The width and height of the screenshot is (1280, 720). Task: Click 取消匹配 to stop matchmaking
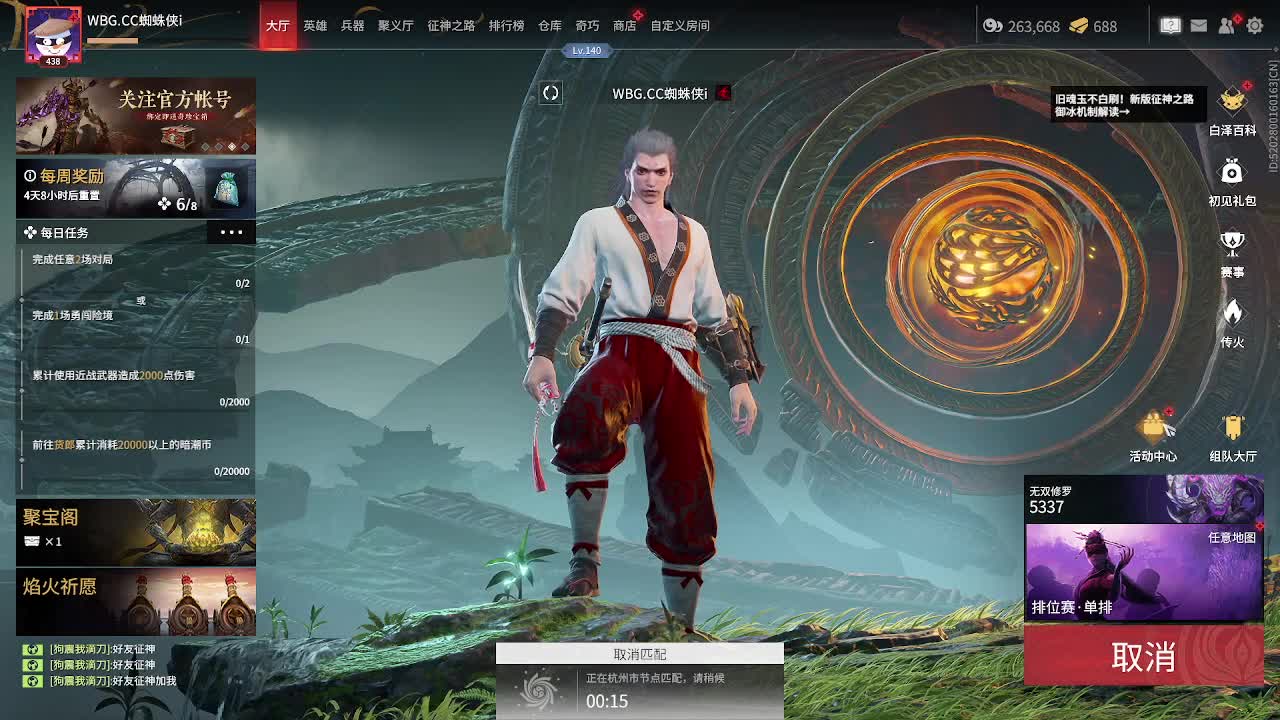point(640,653)
